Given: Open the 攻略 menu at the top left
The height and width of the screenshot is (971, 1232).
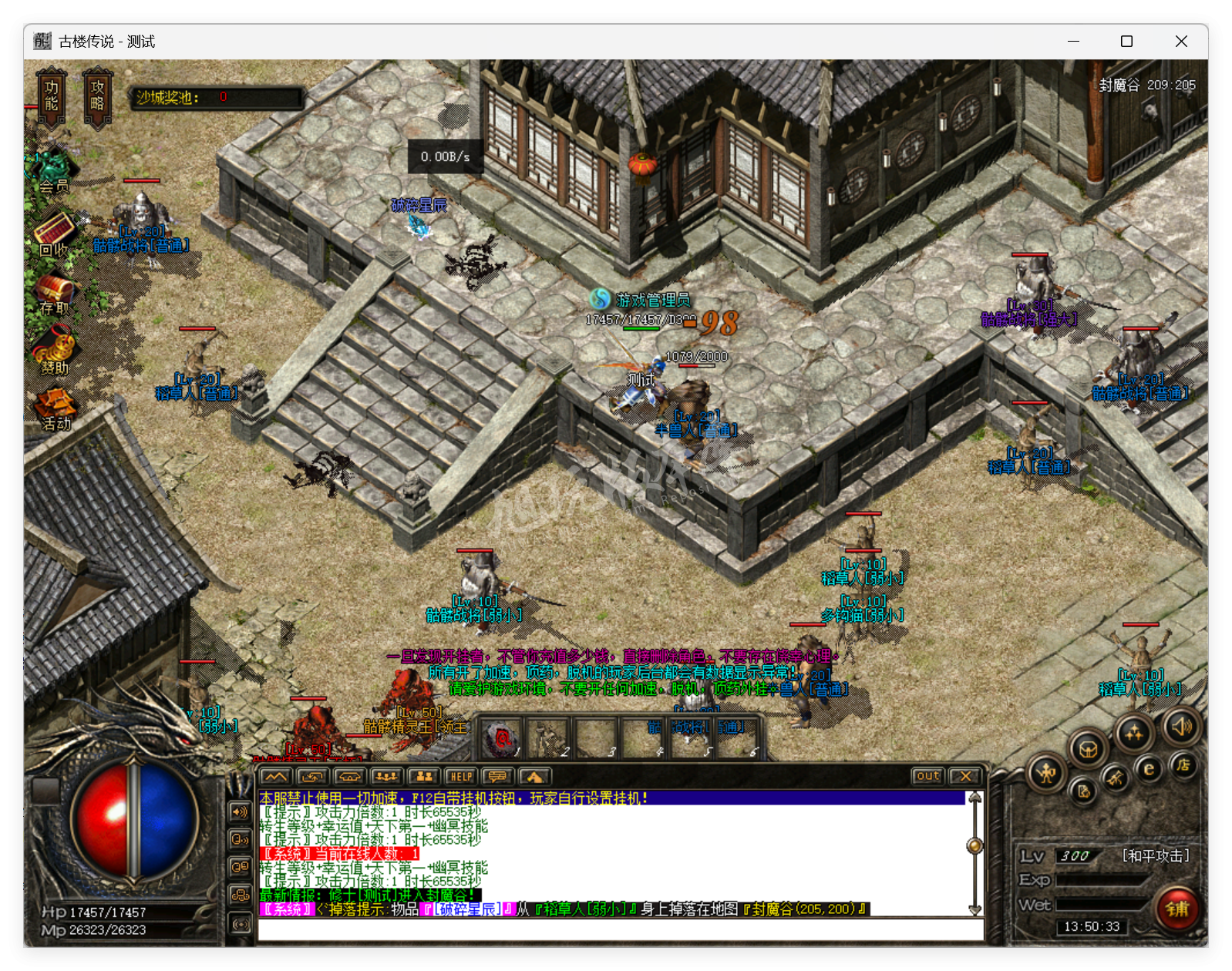Looking at the screenshot, I should (97, 95).
